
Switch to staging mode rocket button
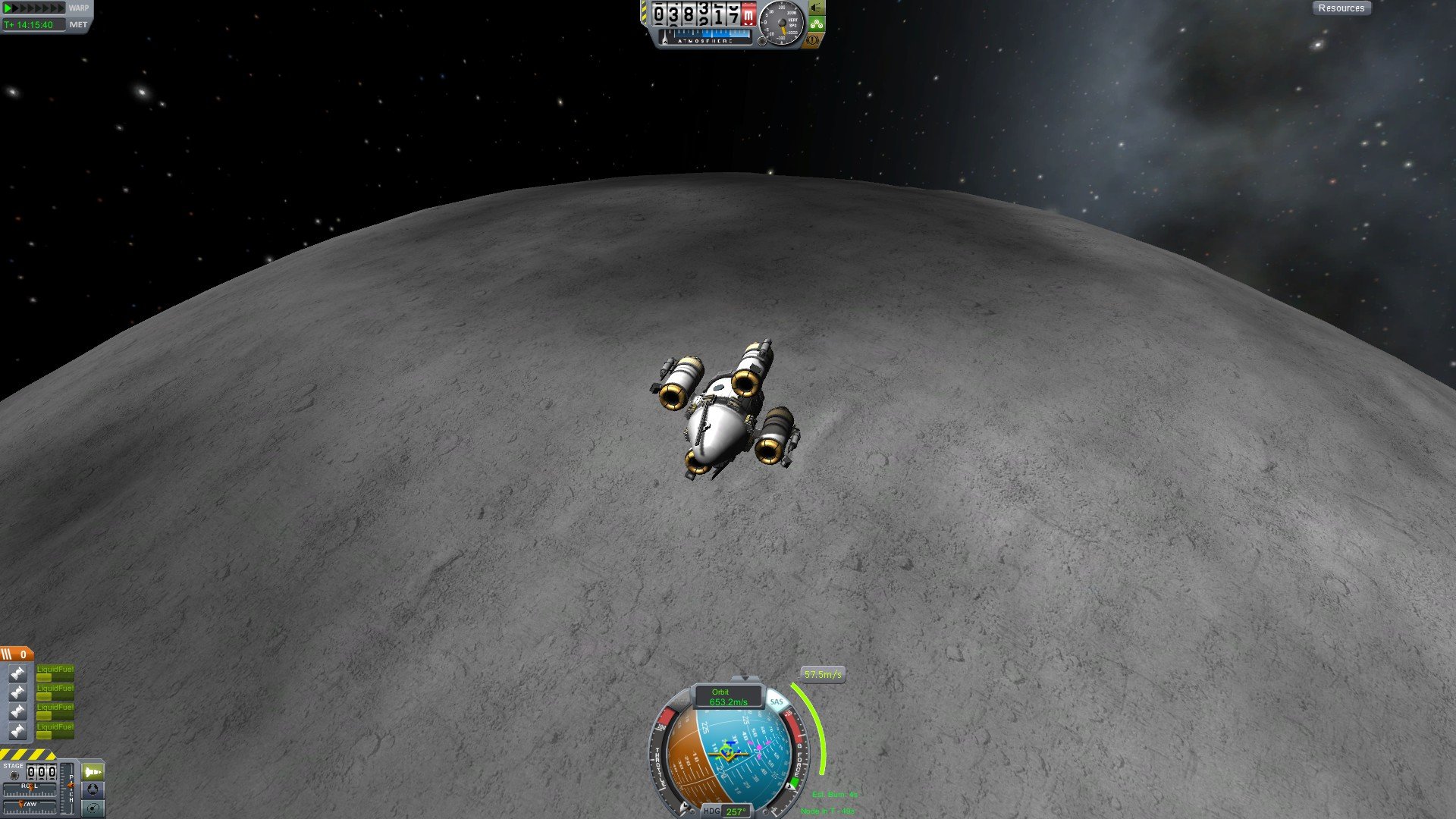[x=93, y=772]
